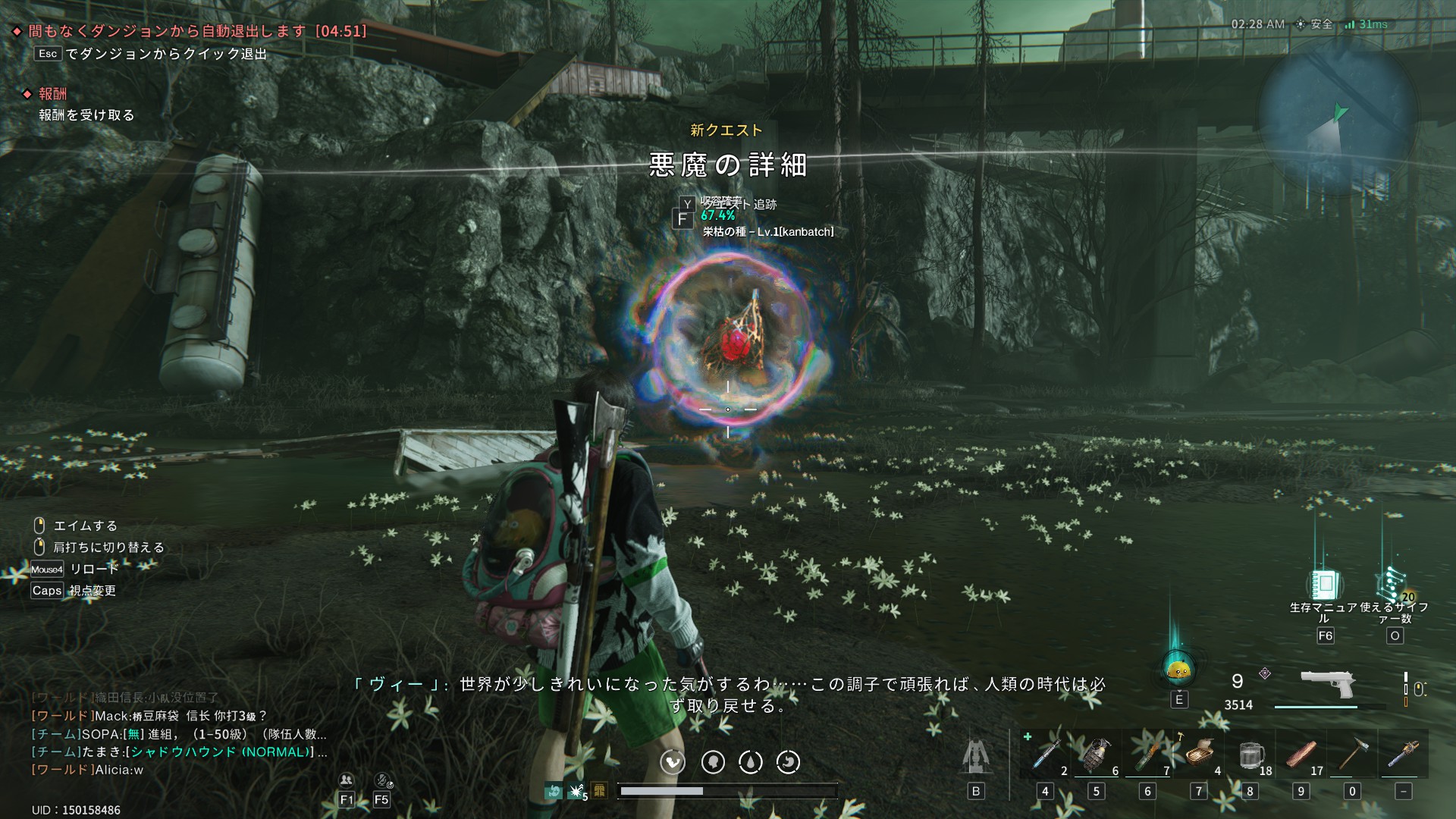Viewport: 1456px width, 819px height.
Task: Equip the pickaxe from the hotbar
Action: pos(1352,755)
